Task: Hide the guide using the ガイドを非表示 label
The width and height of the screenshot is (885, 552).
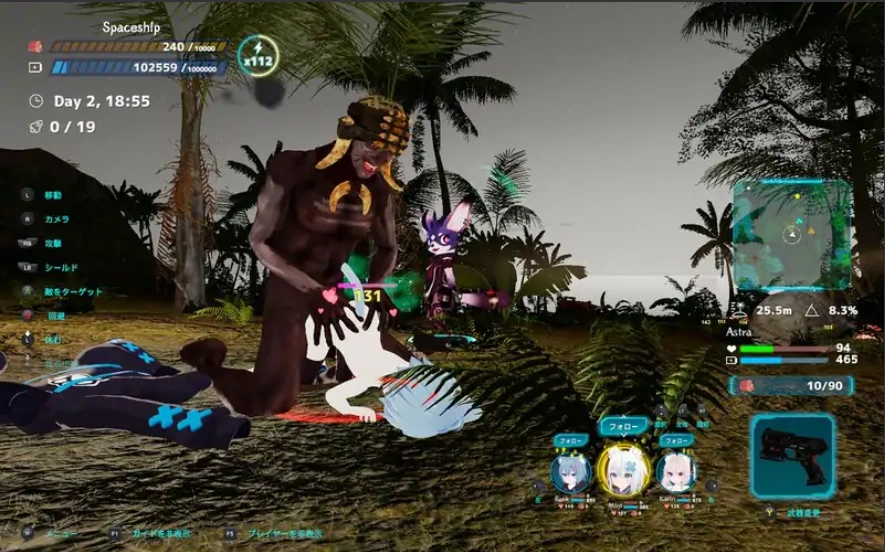Action: point(160,534)
